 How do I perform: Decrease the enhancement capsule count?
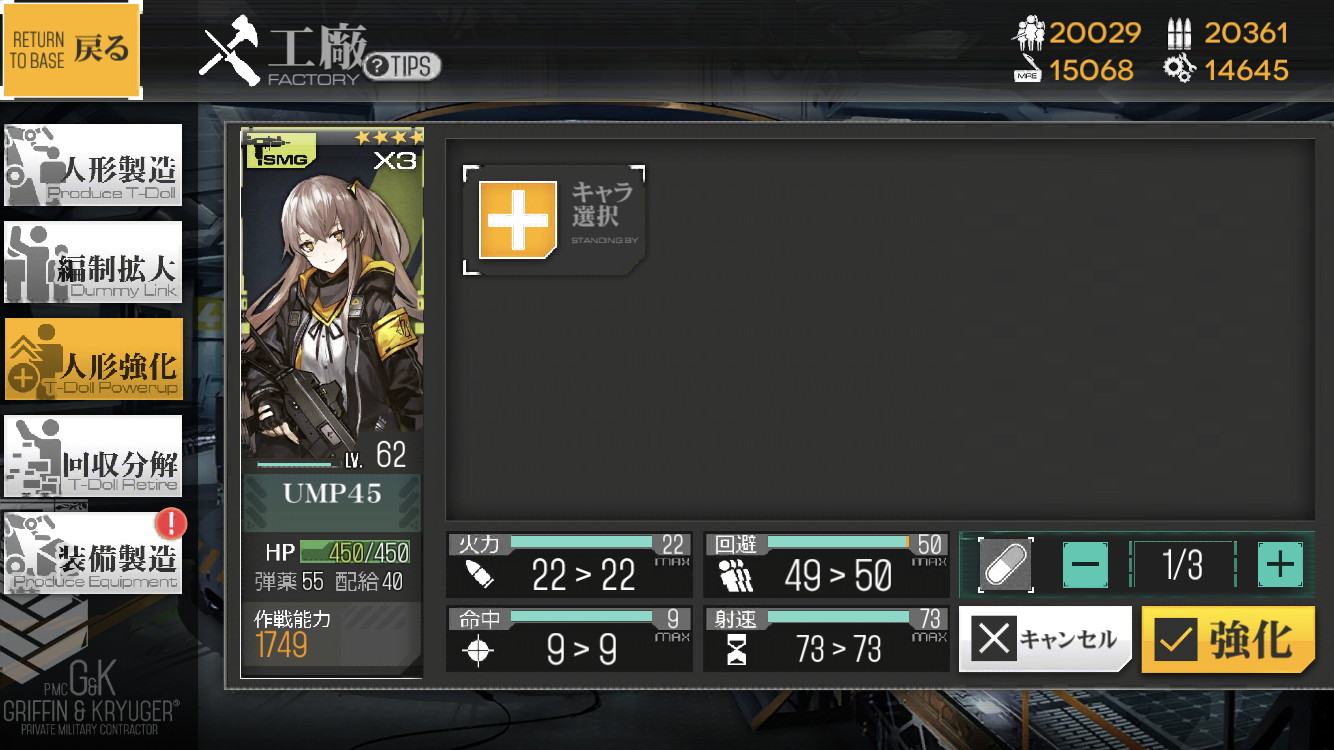coord(1085,565)
